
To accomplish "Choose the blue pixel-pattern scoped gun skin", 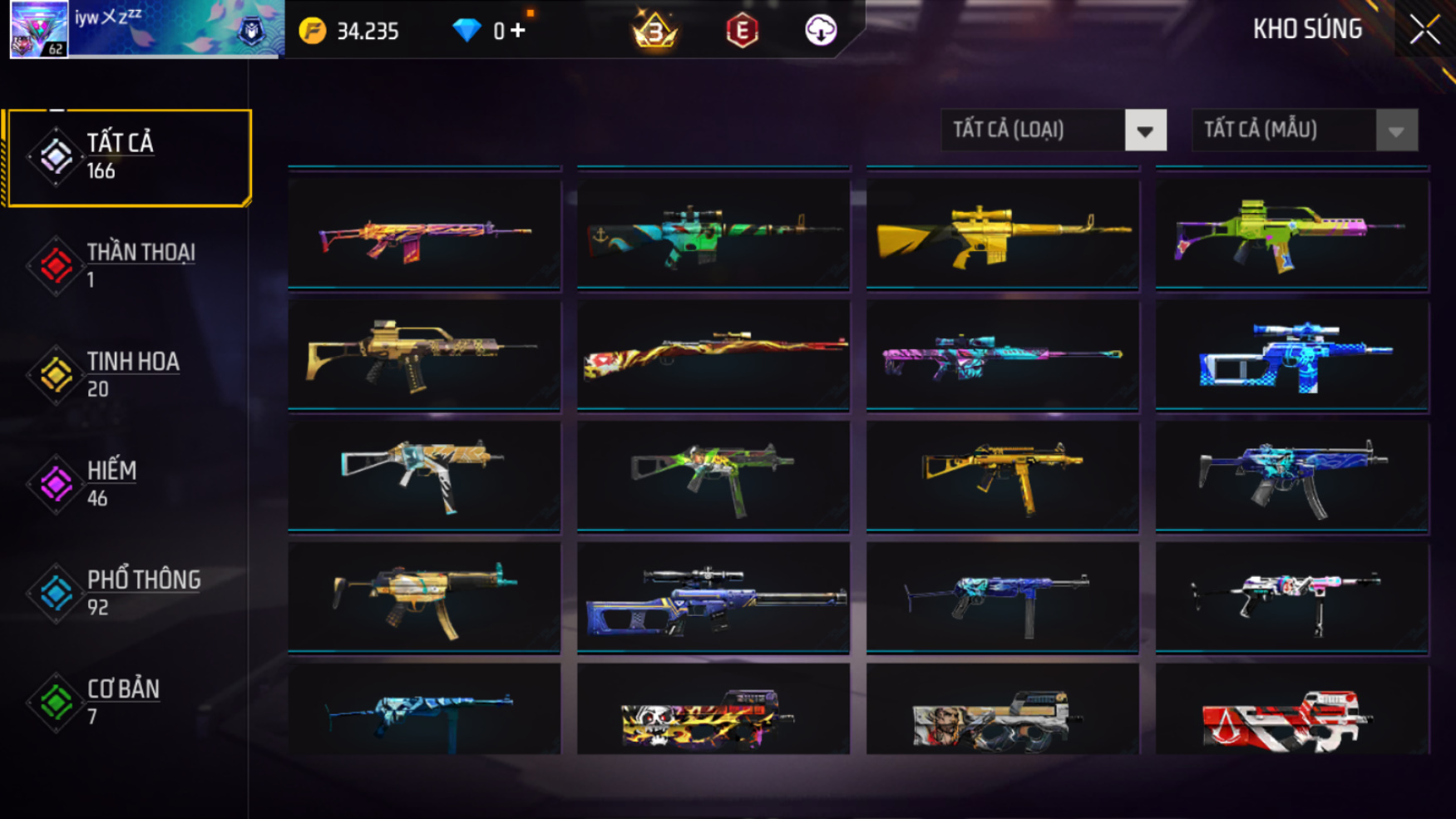I will tap(1291, 356).
